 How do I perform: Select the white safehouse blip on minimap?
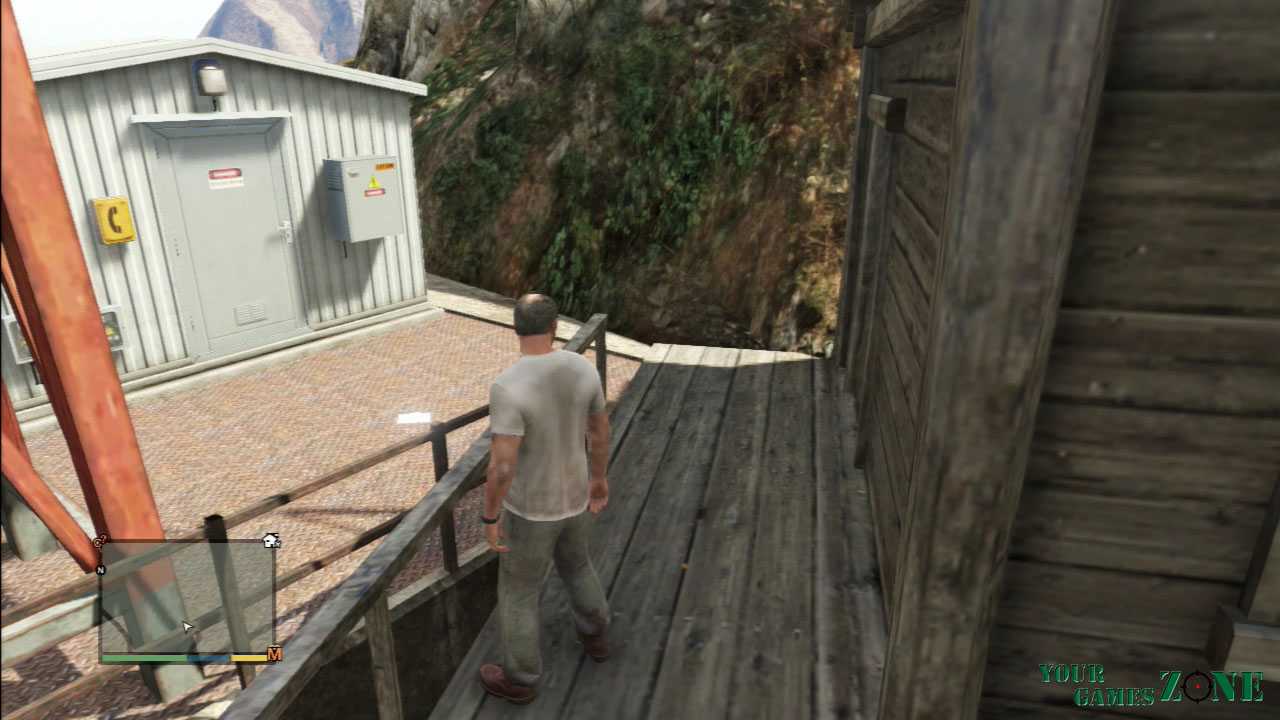click(x=270, y=541)
